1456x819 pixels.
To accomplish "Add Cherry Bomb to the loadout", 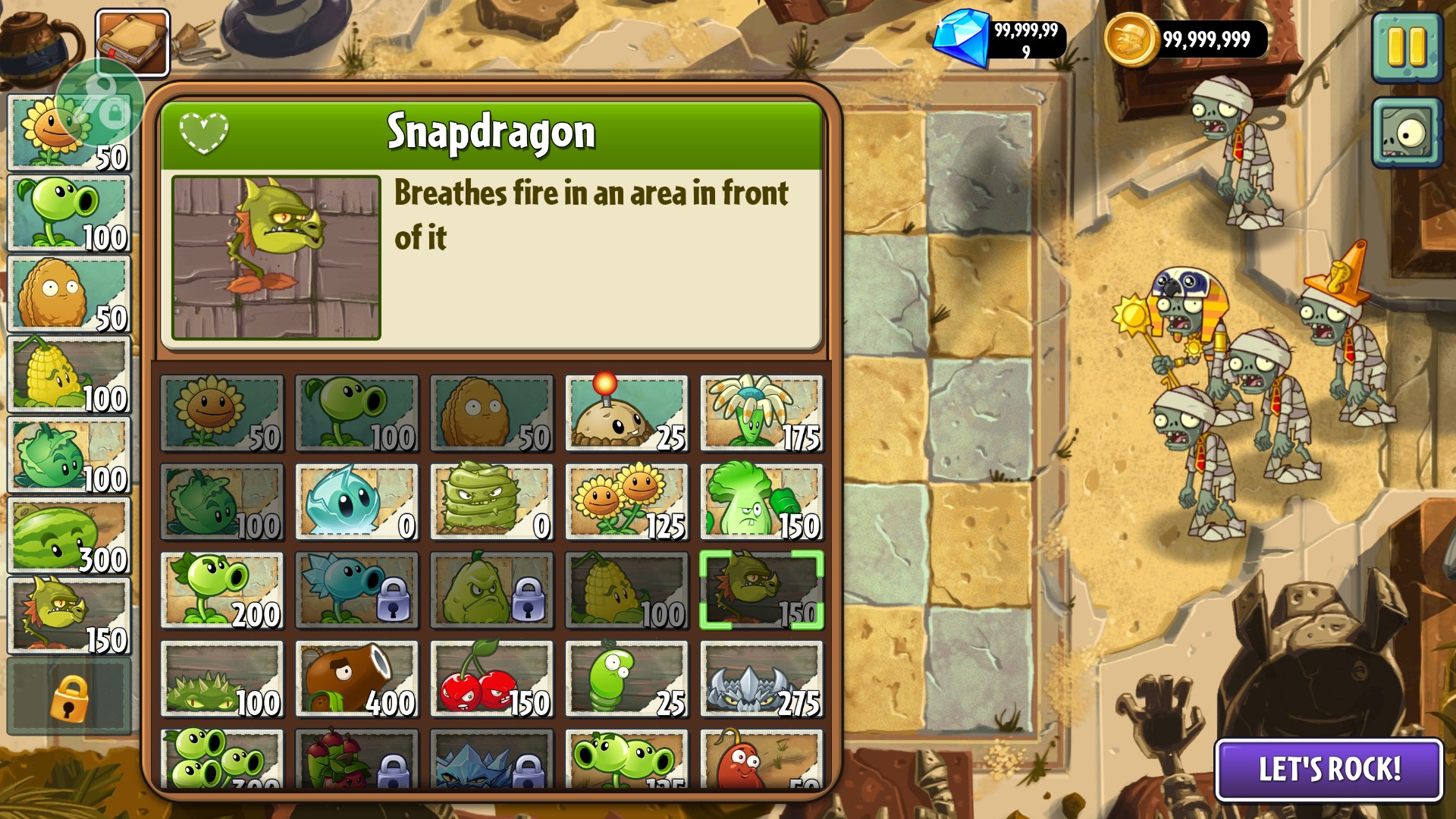I will pyautogui.click(x=491, y=679).
